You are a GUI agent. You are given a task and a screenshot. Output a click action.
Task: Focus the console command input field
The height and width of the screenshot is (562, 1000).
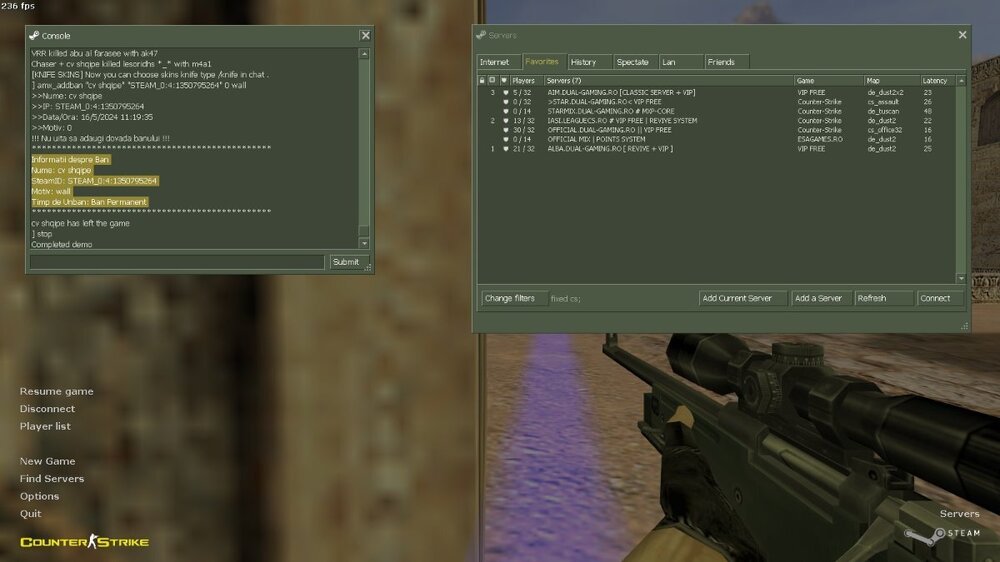tap(177, 262)
